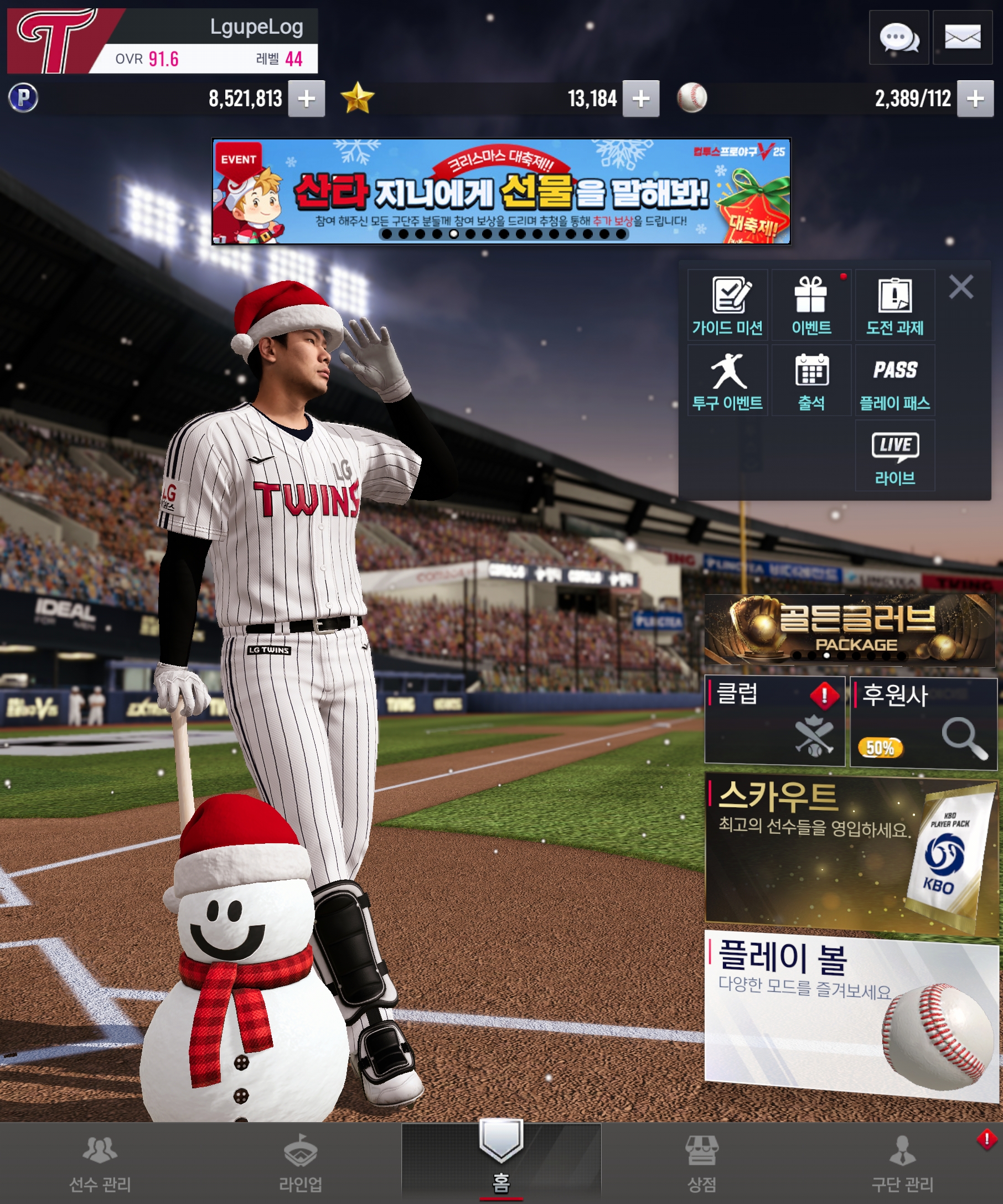The image size is (1003, 1204).
Task: Open the Santa Genie event banner
Action: click(x=500, y=191)
